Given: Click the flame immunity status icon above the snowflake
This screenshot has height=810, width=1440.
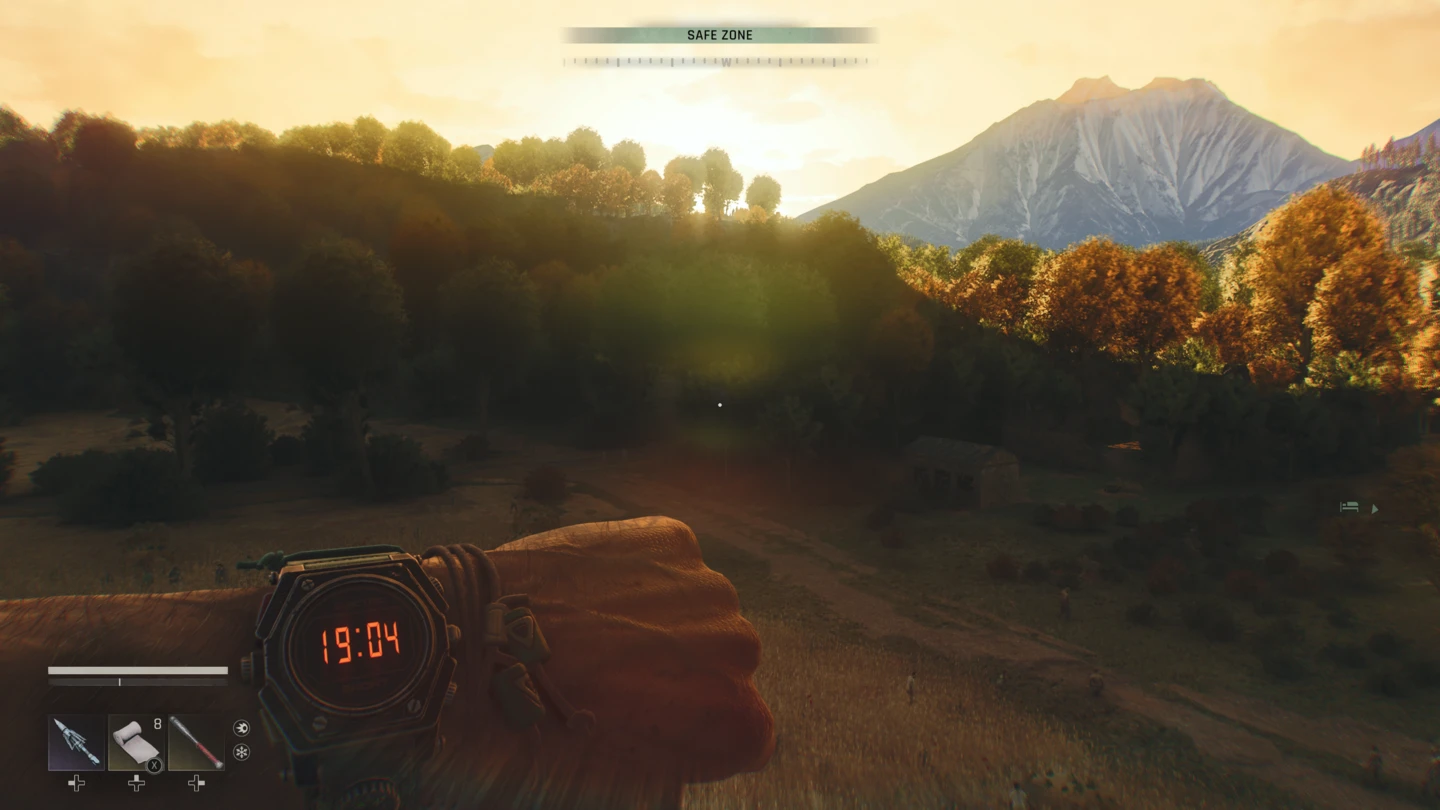Looking at the screenshot, I should click(x=240, y=727).
